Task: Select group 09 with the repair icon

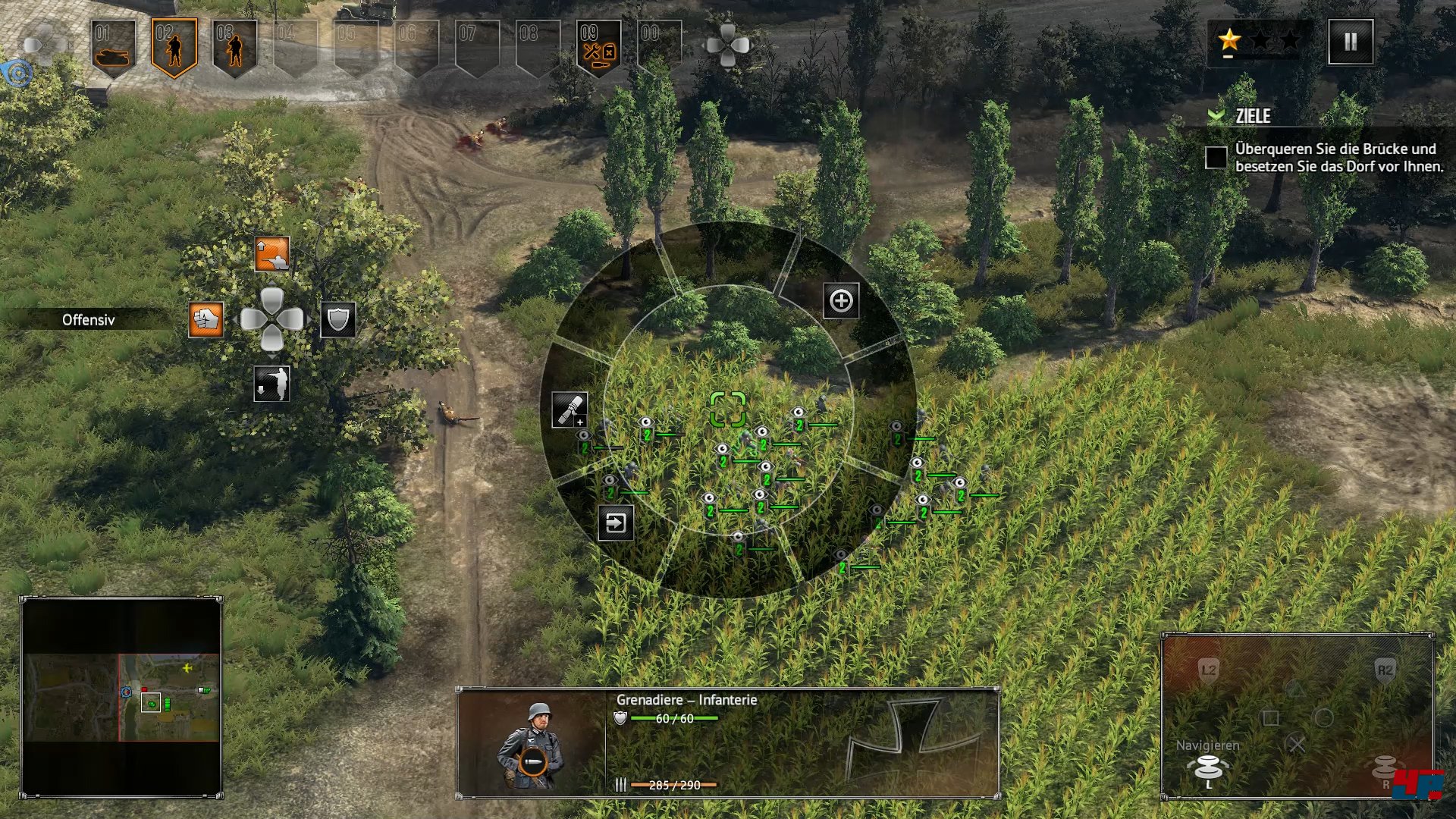Action: [x=598, y=47]
